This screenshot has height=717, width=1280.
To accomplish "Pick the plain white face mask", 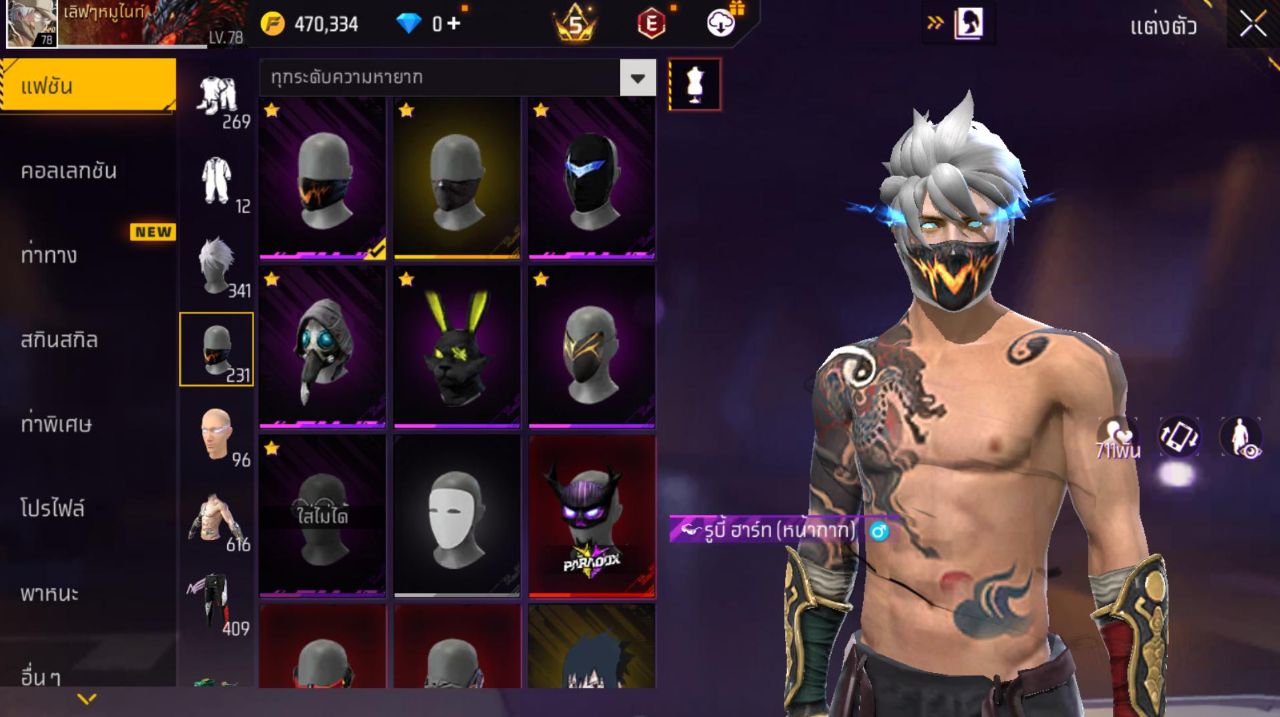I will coord(457,514).
